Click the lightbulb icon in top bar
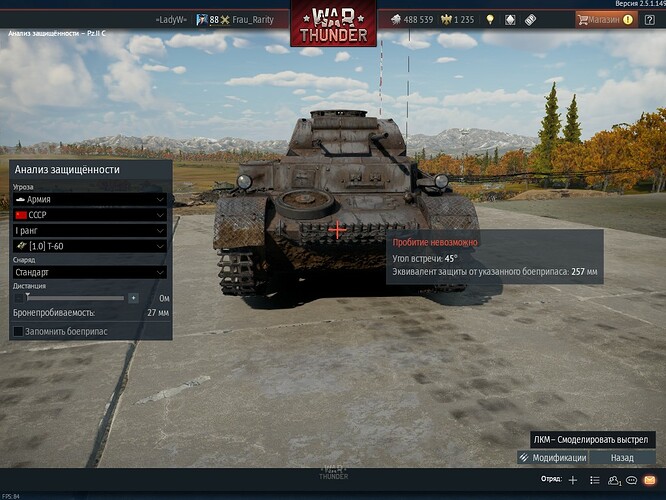This screenshot has width=666, height=500. pyautogui.click(x=490, y=19)
